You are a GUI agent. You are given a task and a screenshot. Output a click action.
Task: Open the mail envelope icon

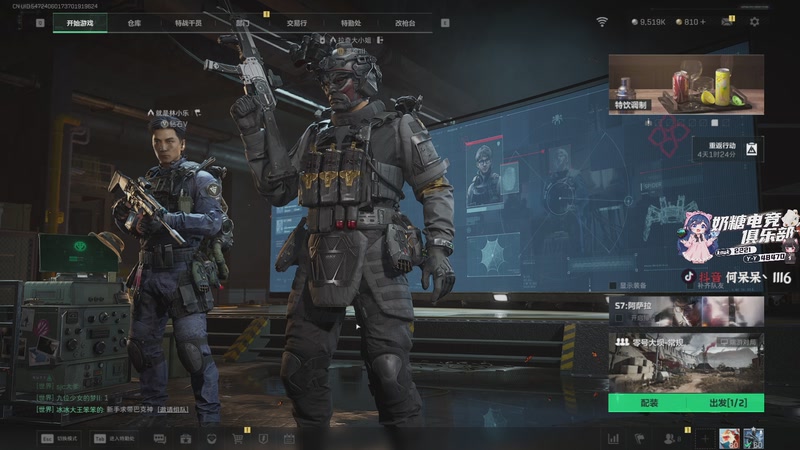click(x=727, y=22)
